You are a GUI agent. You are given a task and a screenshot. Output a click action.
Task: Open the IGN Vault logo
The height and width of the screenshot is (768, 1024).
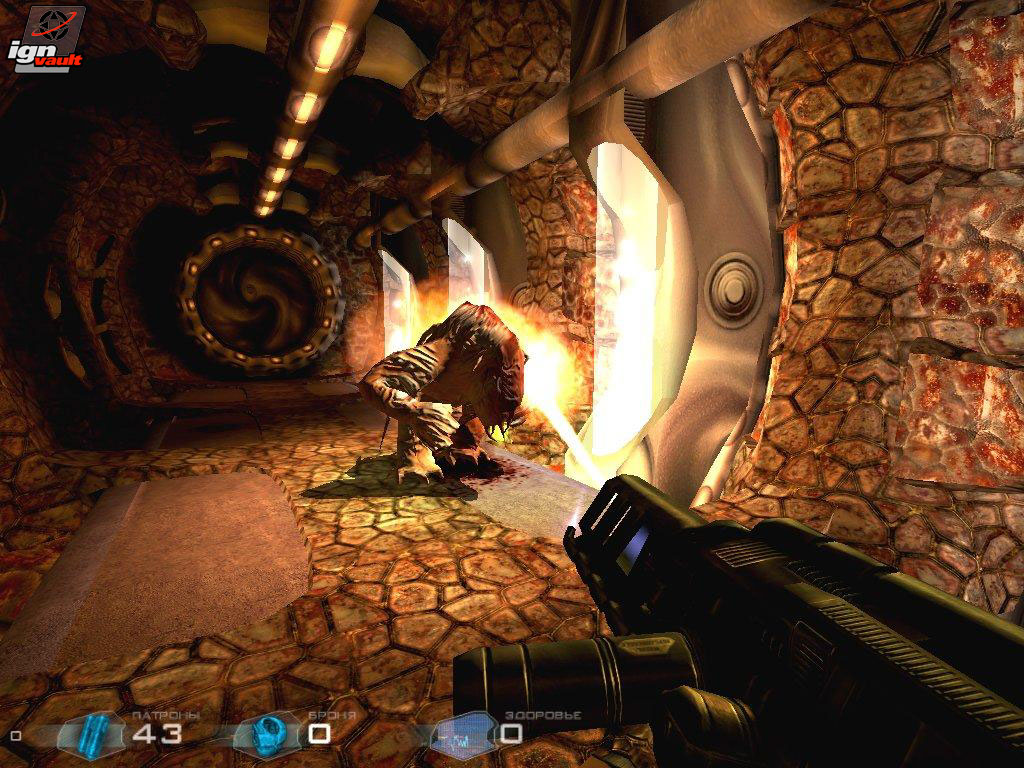coord(46,39)
